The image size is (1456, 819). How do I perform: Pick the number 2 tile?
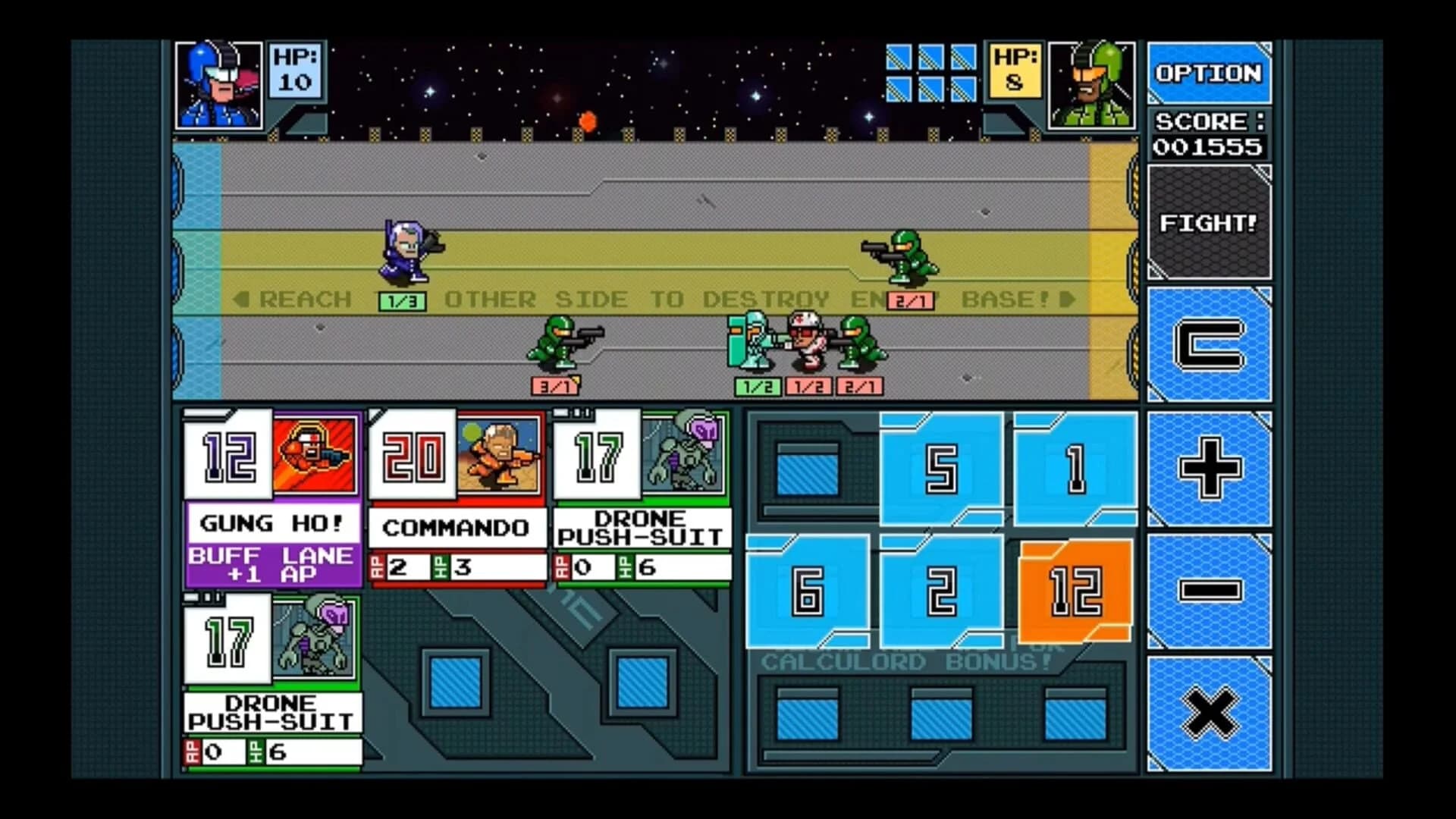pyautogui.click(x=940, y=591)
